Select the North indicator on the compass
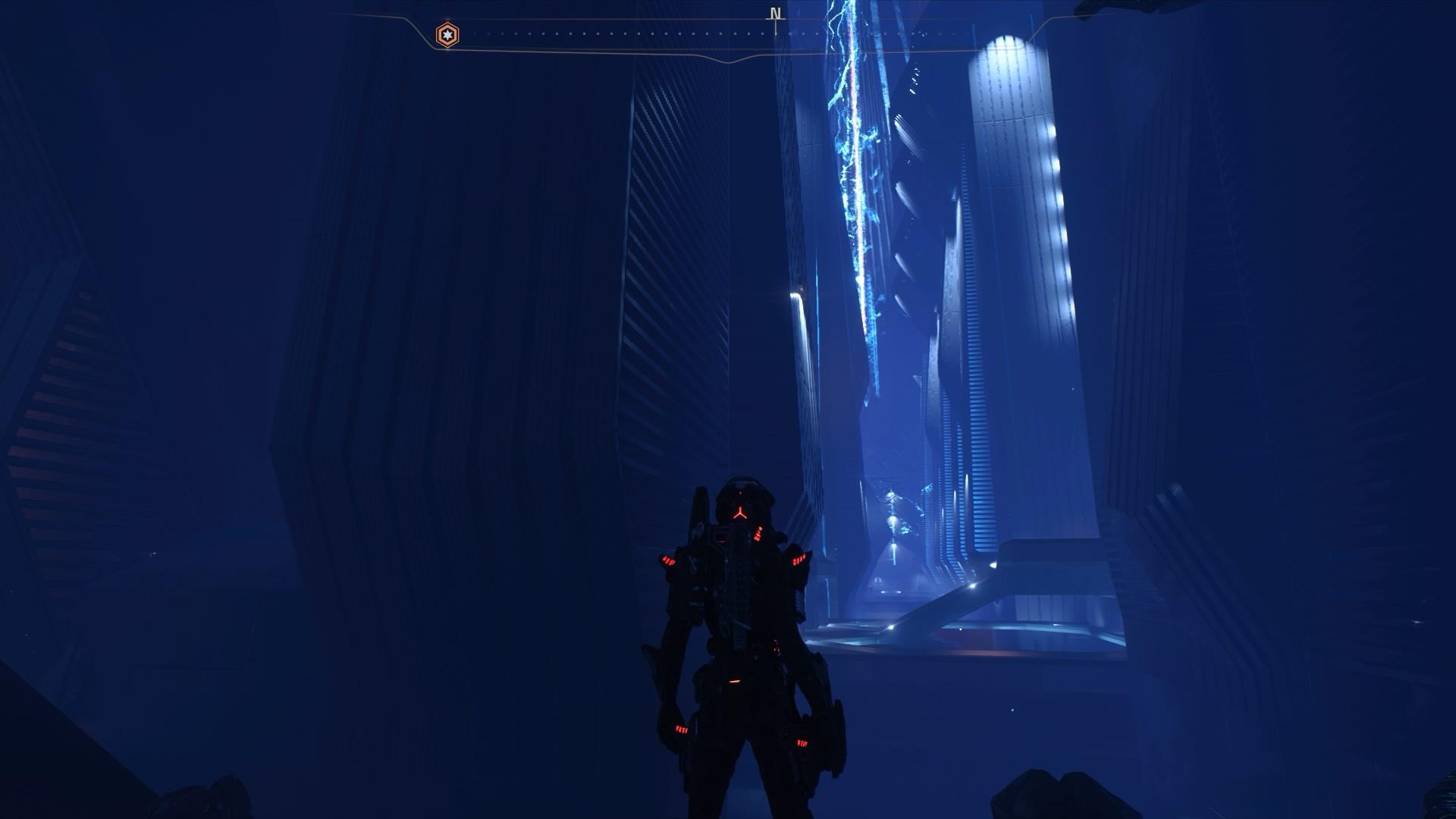The image size is (1456, 819). click(774, 14)
